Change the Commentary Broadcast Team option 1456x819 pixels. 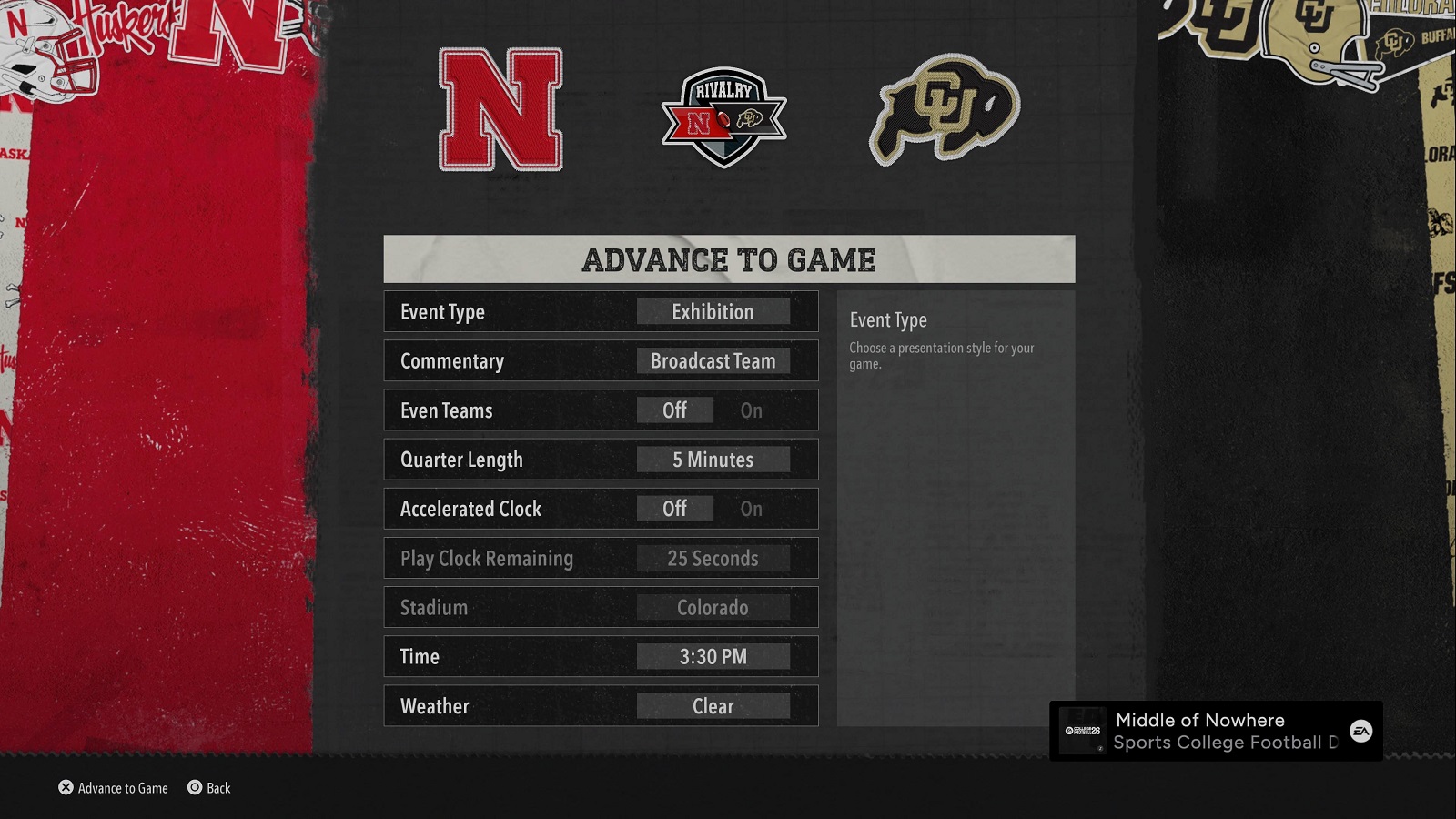click(x=713, y=361)
